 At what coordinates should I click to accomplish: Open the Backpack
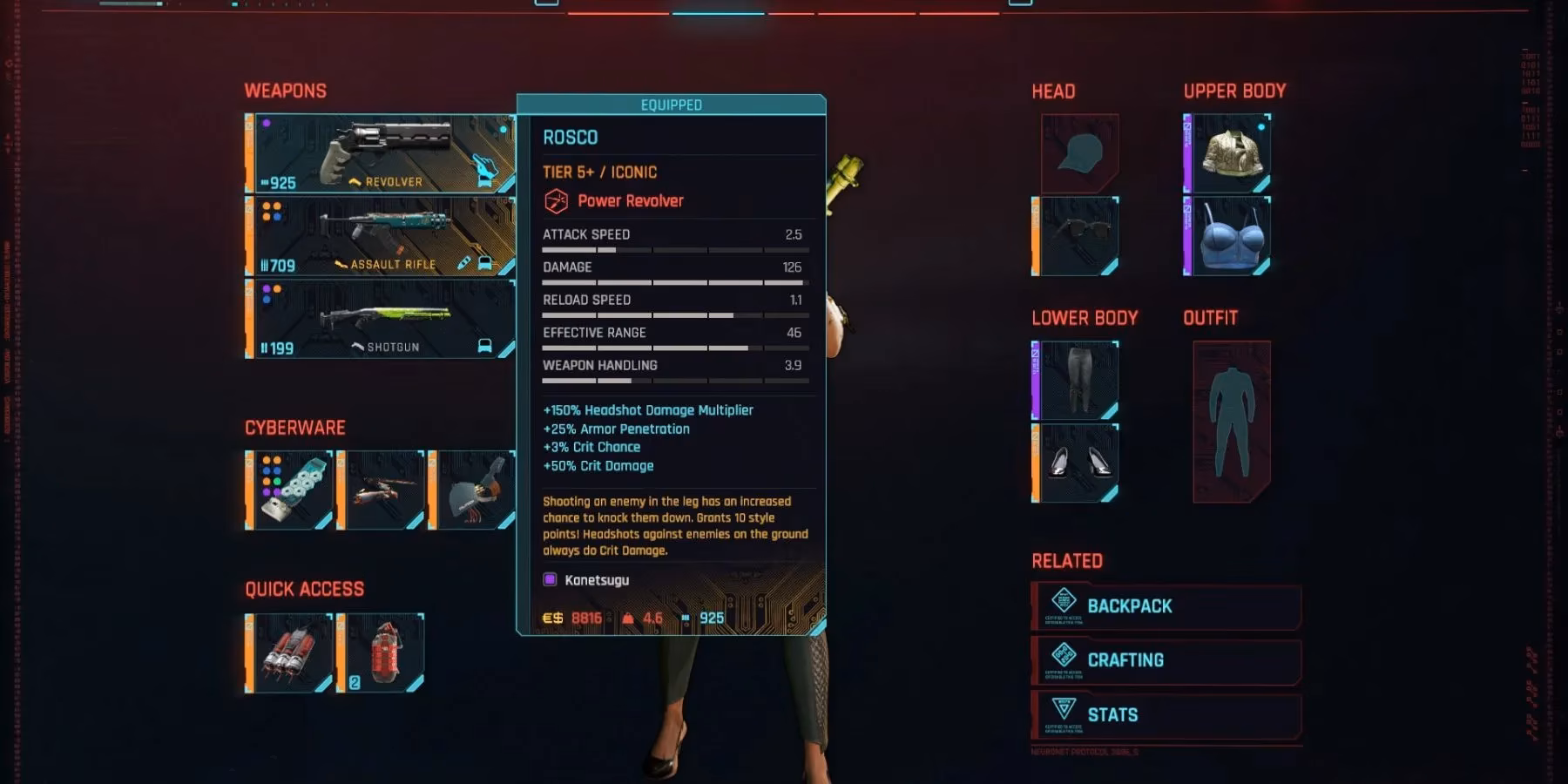[x=1167, y=605]
